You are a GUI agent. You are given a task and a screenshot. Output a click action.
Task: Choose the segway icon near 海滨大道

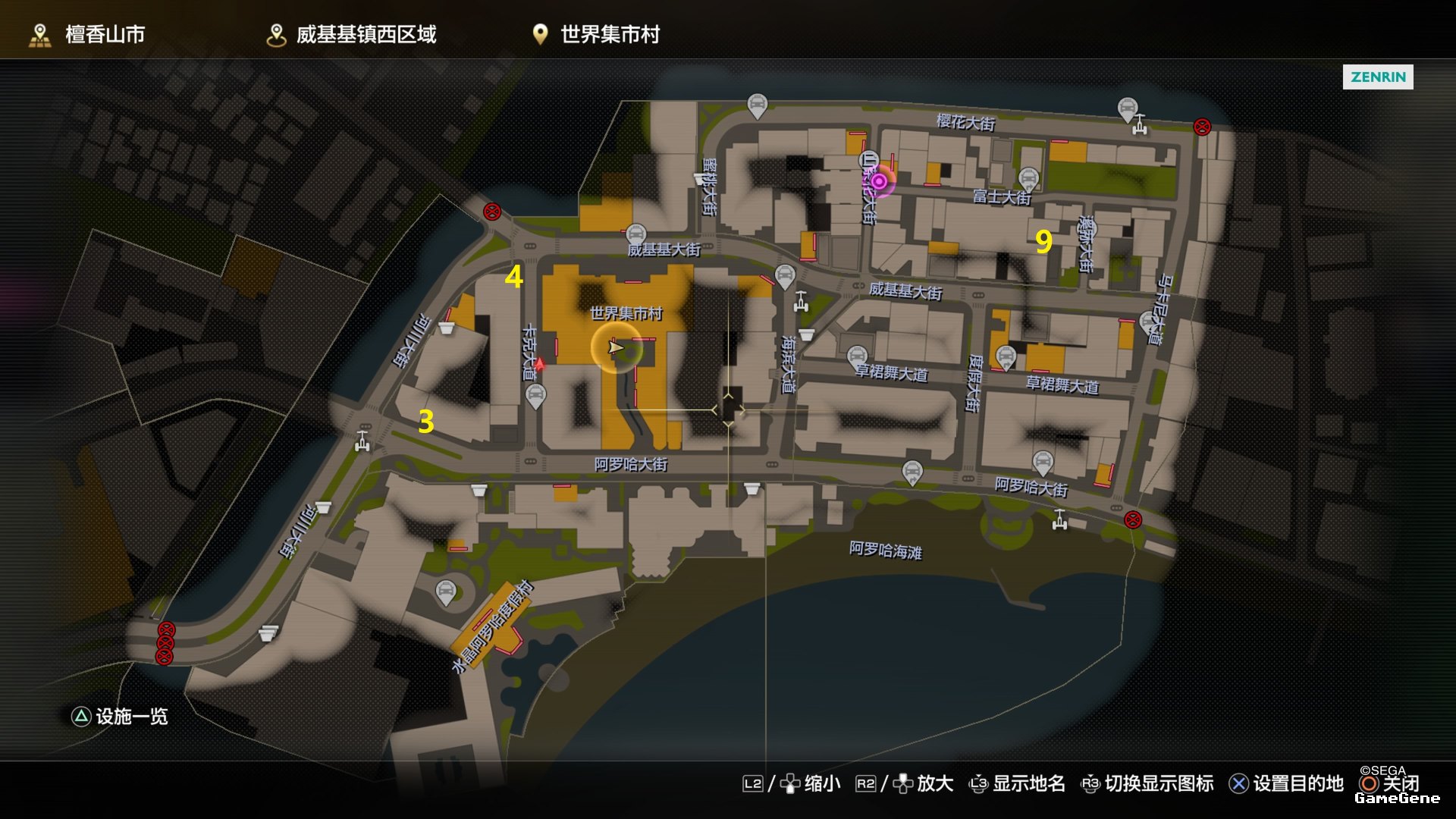[x=801, y=303]
